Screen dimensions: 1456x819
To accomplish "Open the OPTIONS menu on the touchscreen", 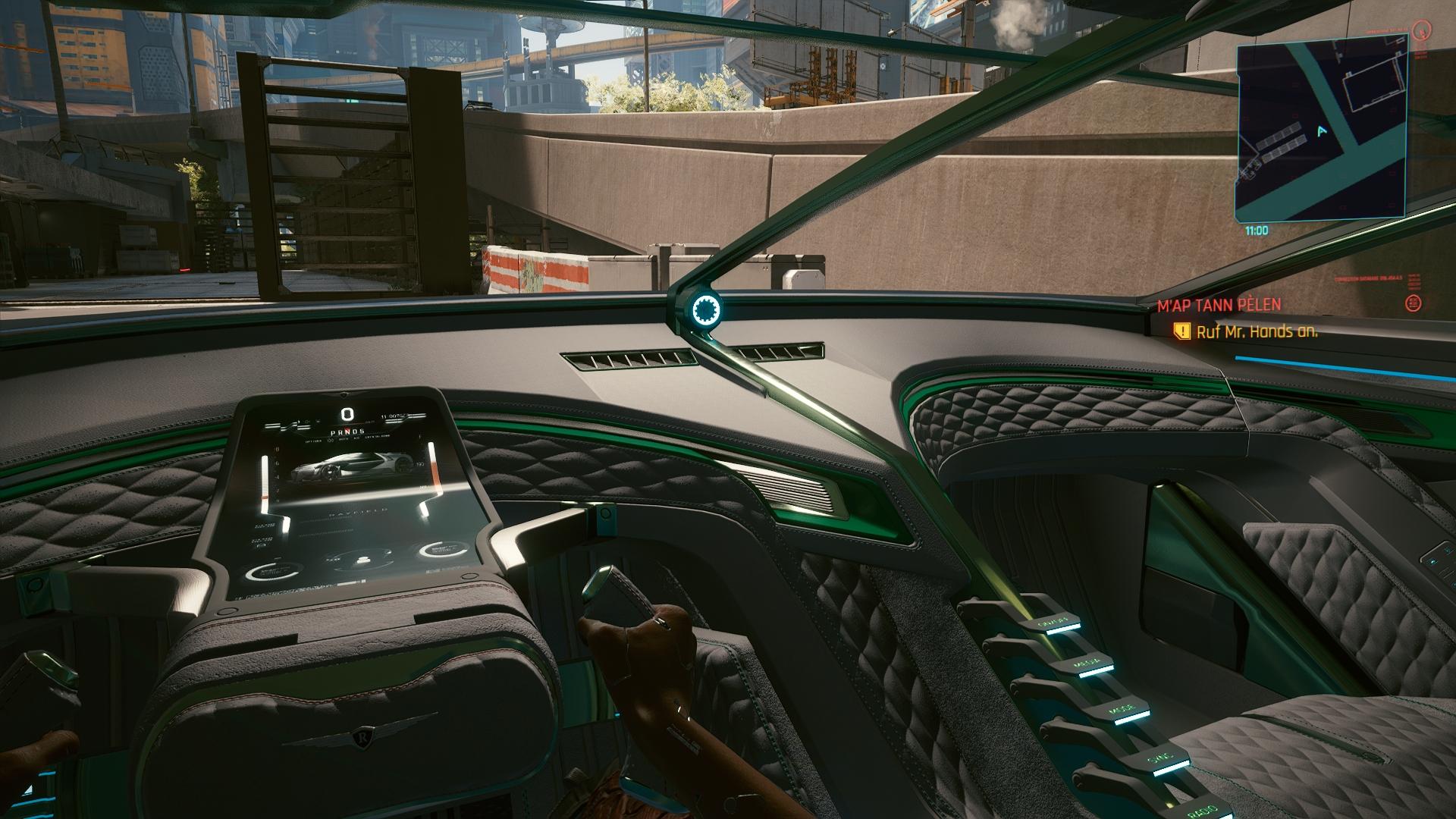I will point(313,440).
